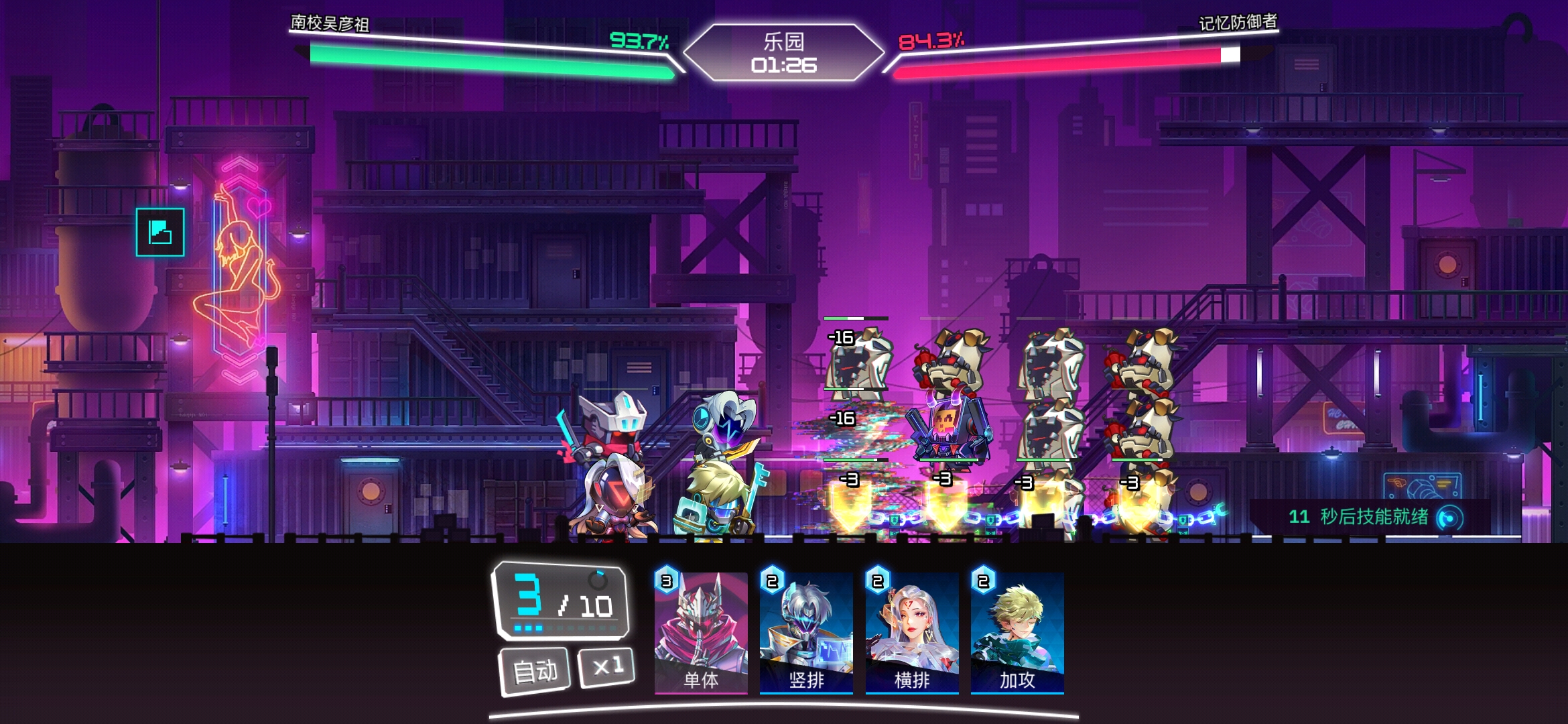Toggle the 自动 auto-battle button
Image resolution: width=1568 pixels, height=724 pixels.
(x=535, y=670)
